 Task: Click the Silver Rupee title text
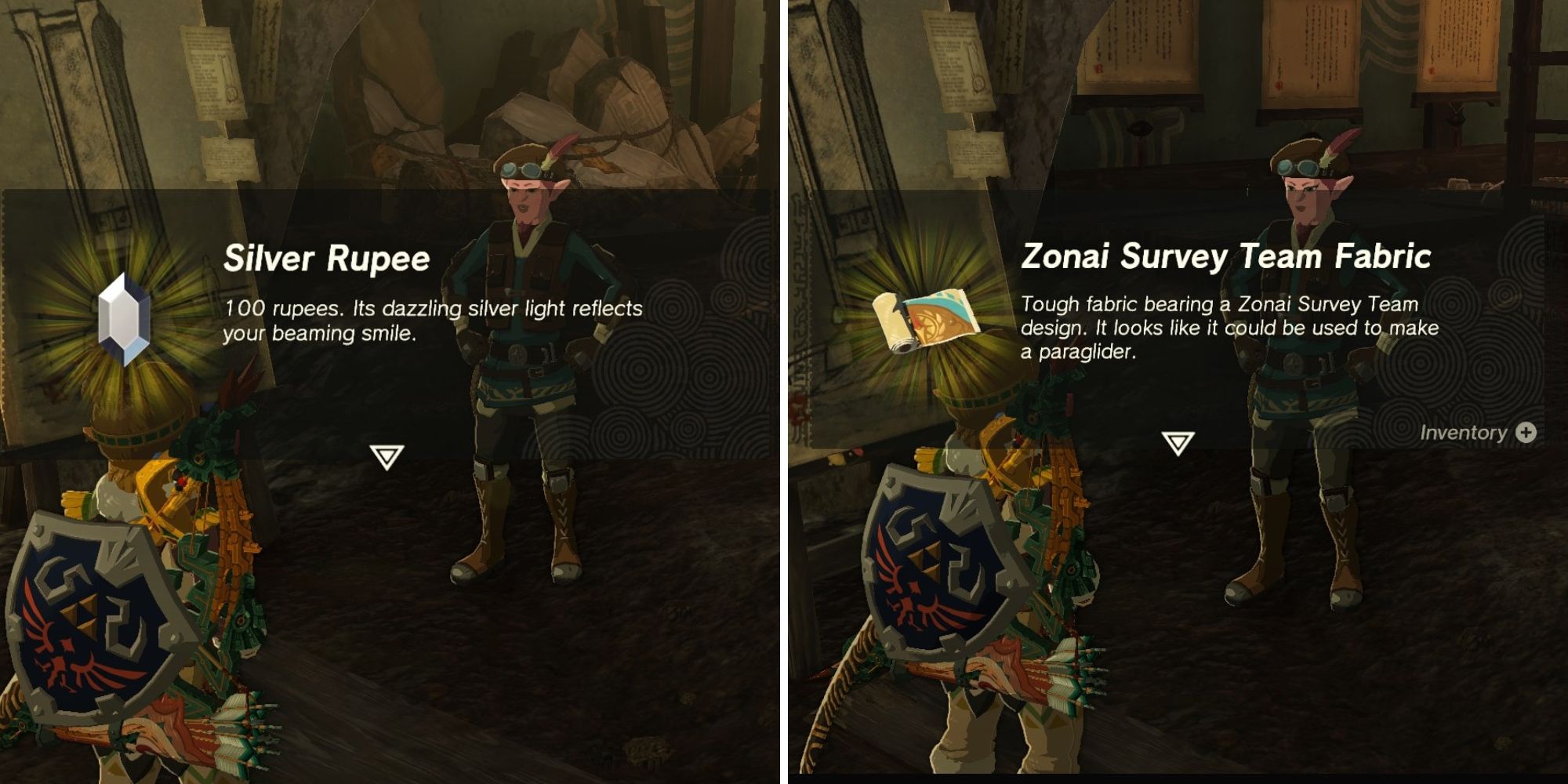pyautogui.click(x=325, y=257)
